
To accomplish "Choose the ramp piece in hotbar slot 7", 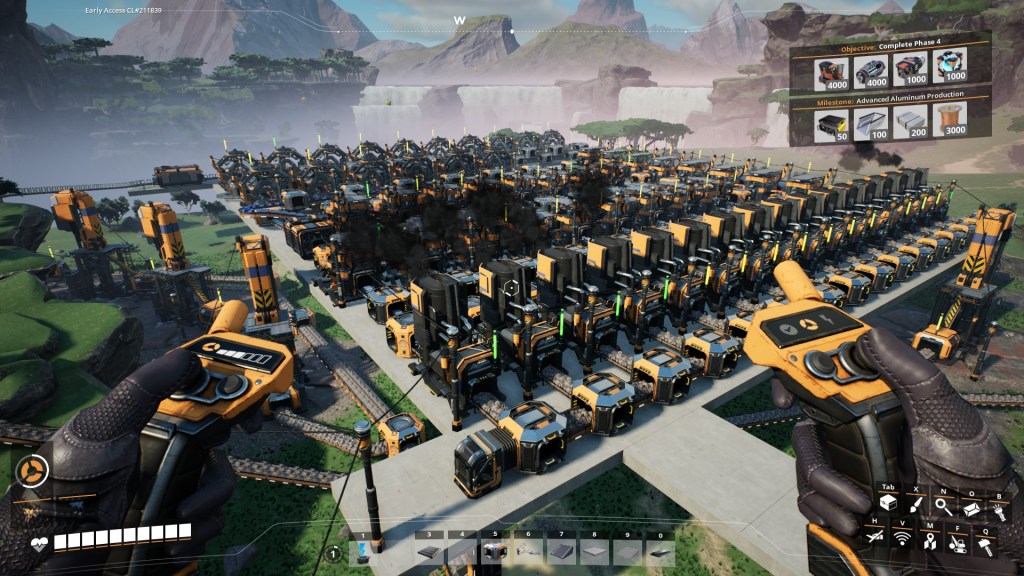I will 561,550.
